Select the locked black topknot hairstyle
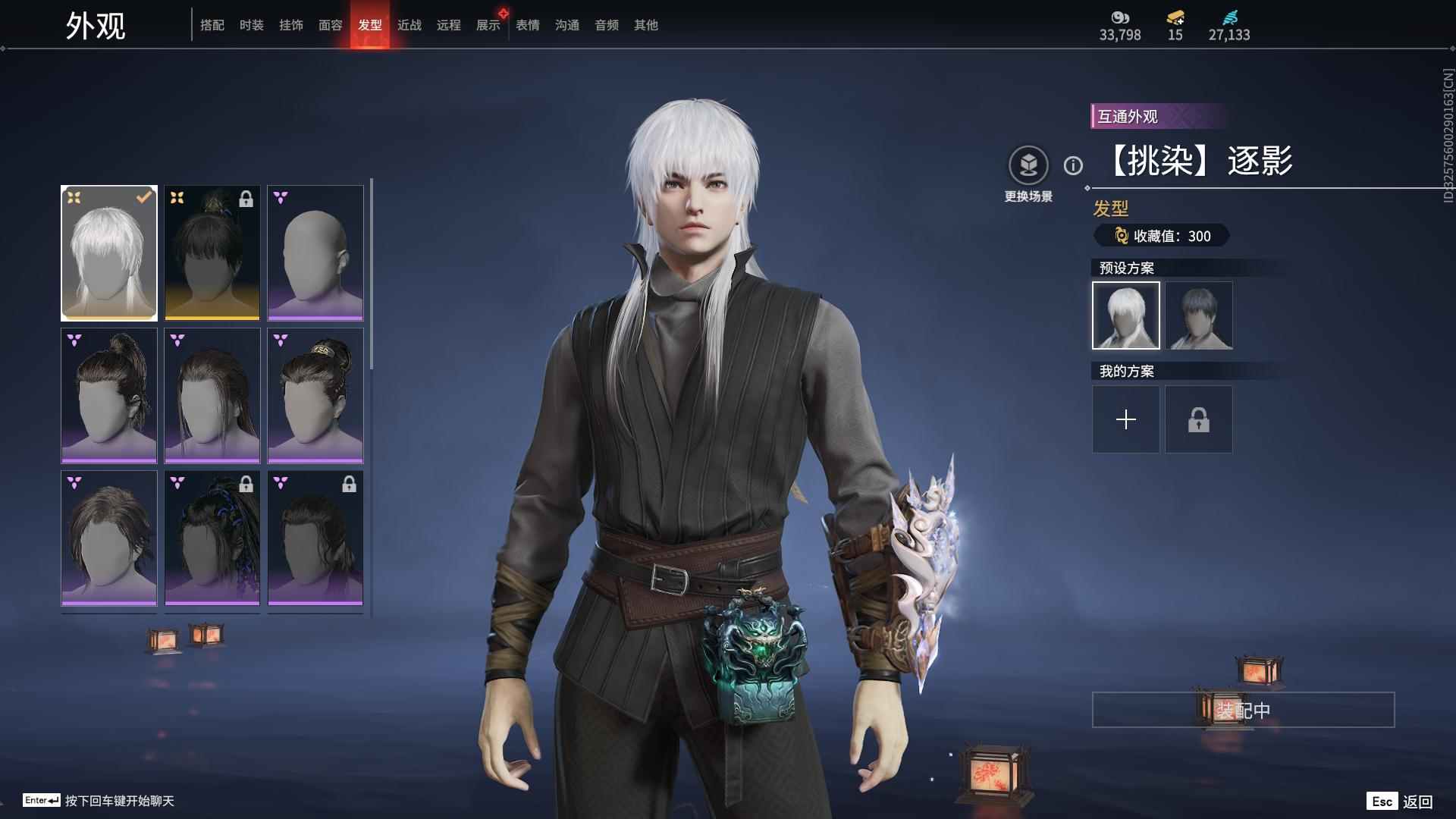 click(x=212, y=253)
